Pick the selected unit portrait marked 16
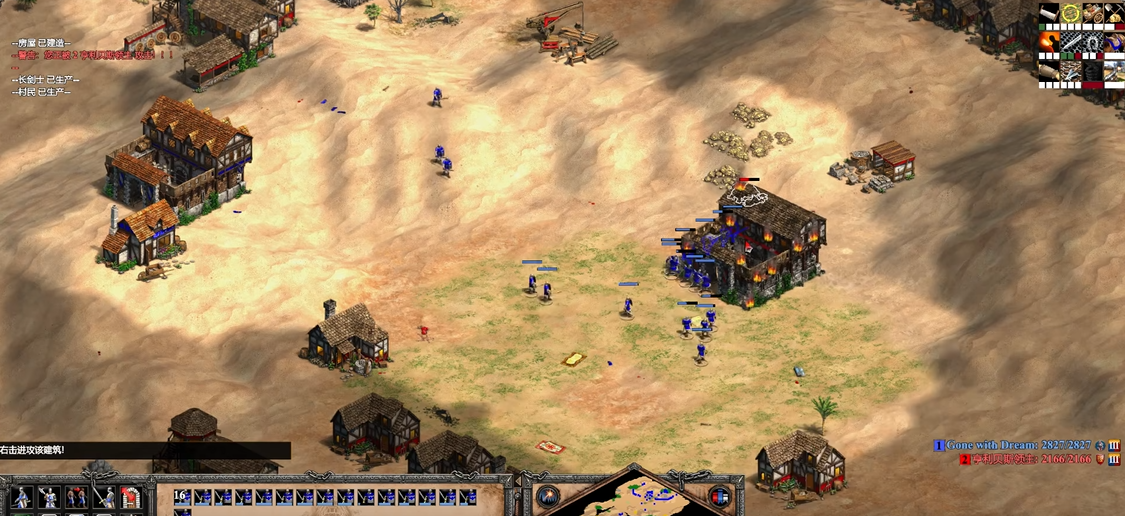Screen dimensions: 1125x516 (x=181, y=497)
